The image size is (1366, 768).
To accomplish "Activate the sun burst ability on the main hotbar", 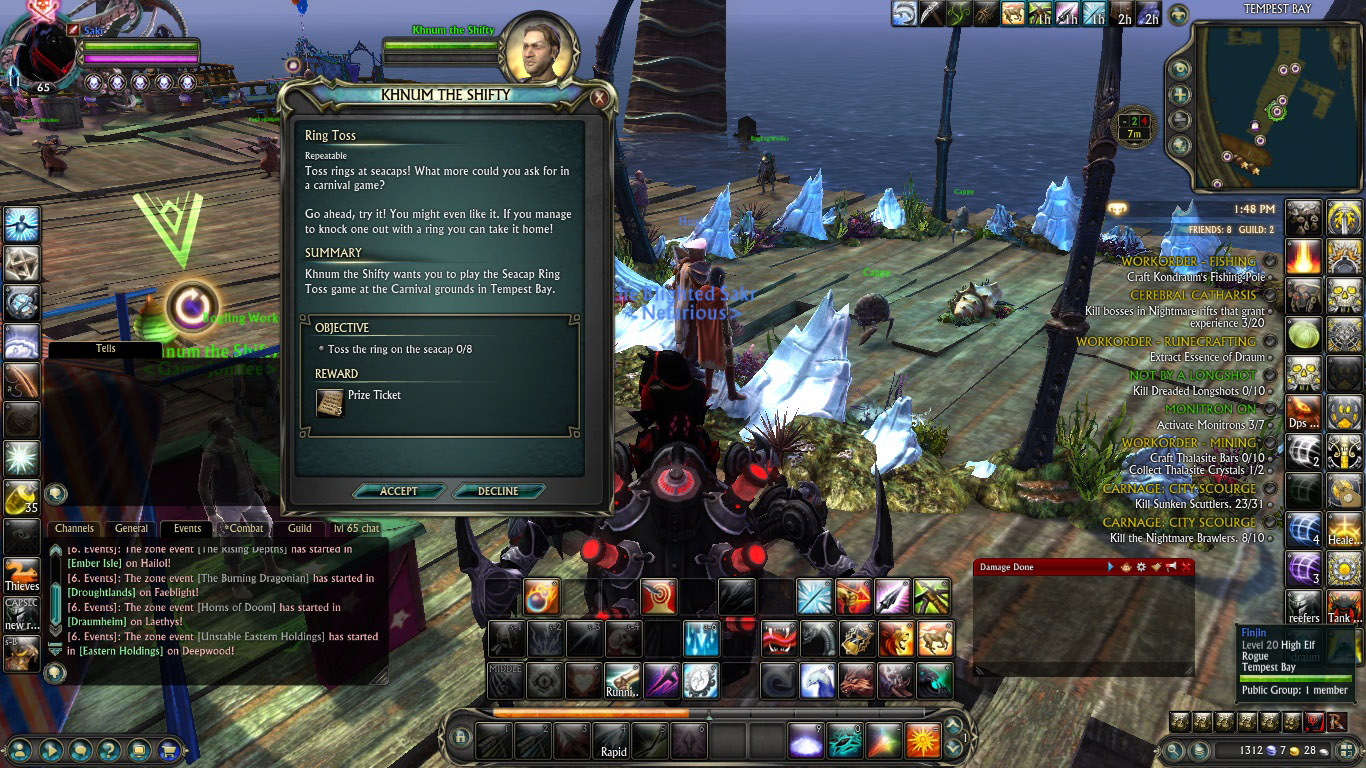I will (923, 741).
